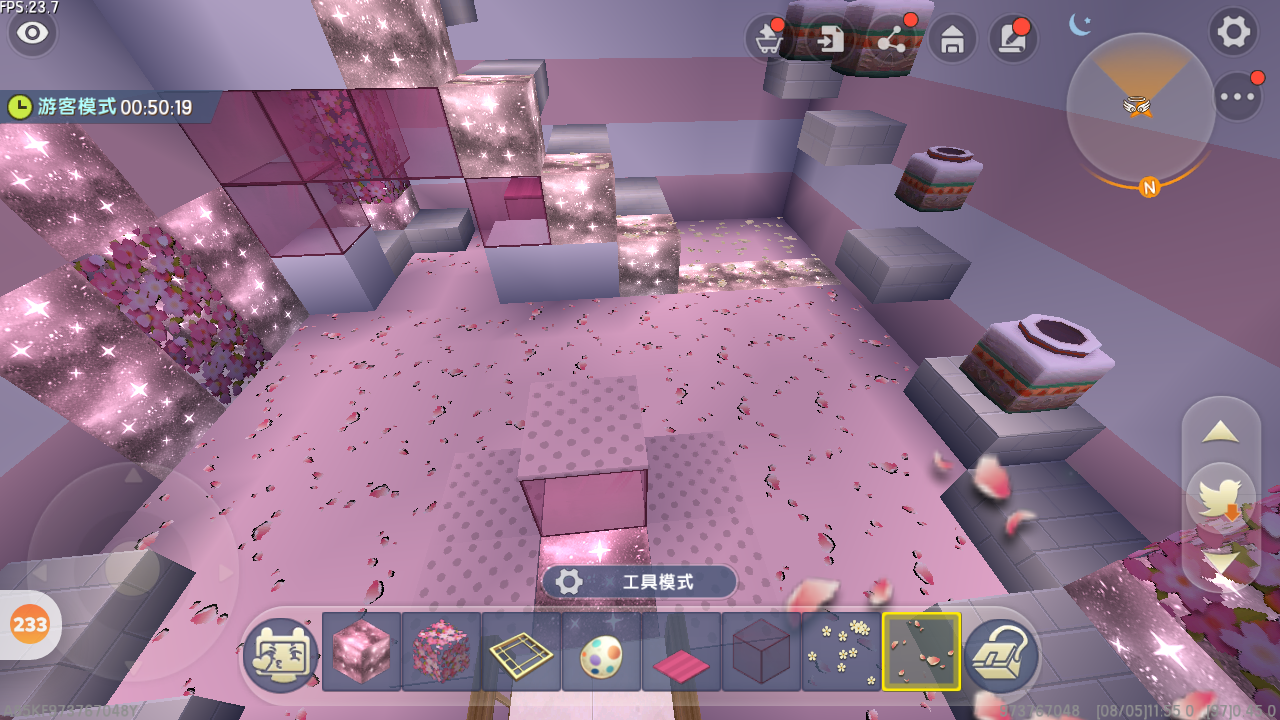Open the gear settings button
The image size is (1280, 720).
click(x=1233, y=32)
